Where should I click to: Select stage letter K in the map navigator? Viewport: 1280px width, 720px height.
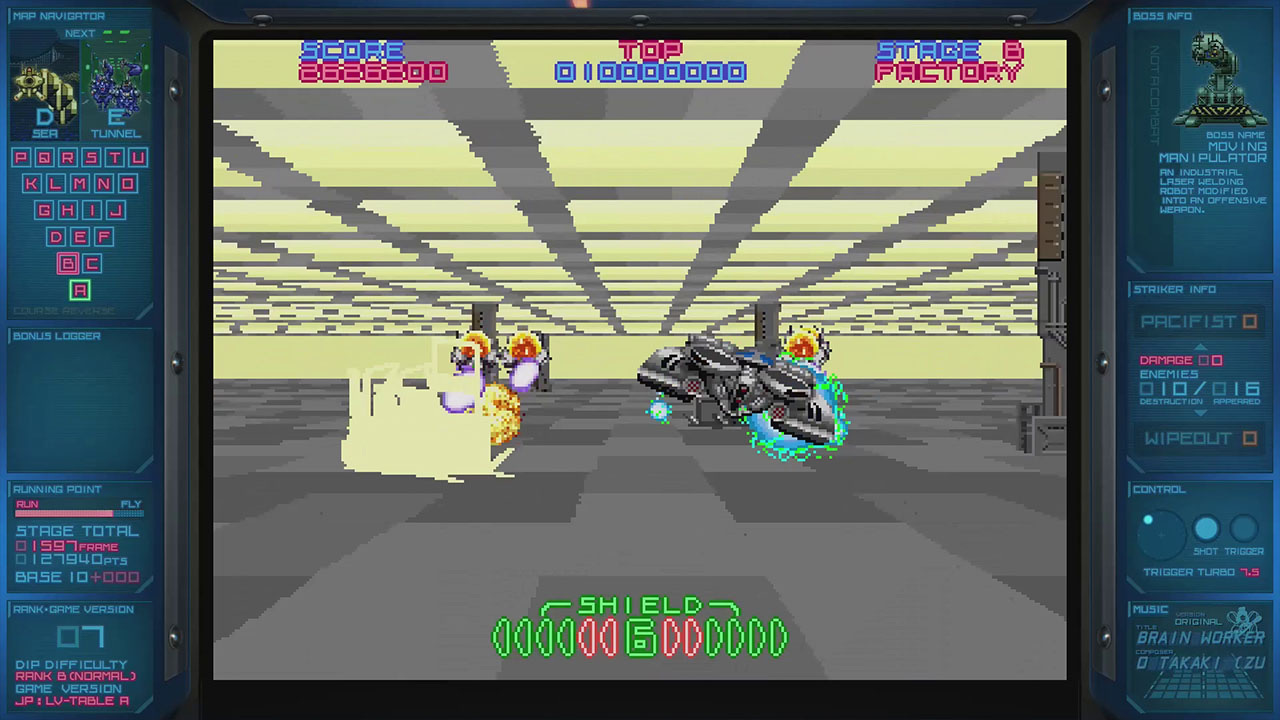pyautogui.click(x=31, y=184)
